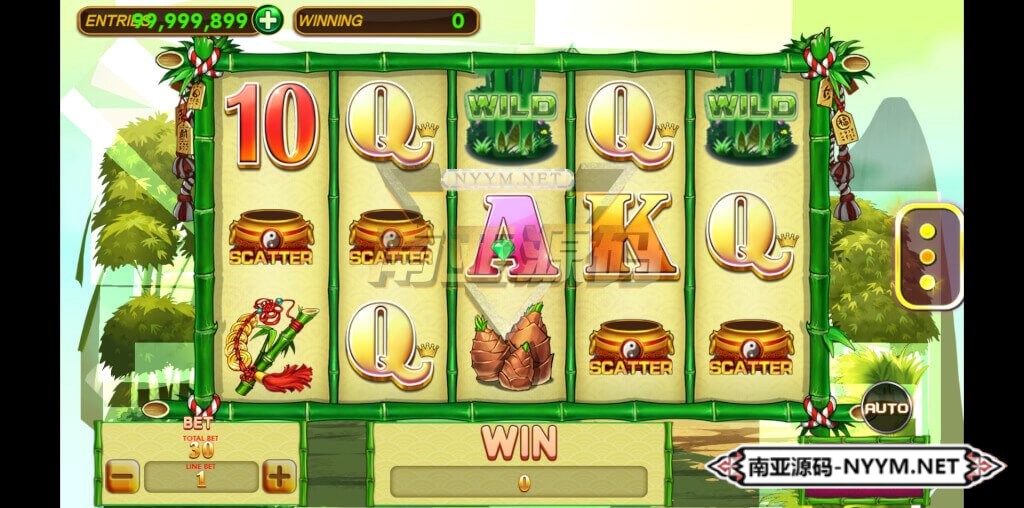Decrease the line bet with minus

(122, 477)
